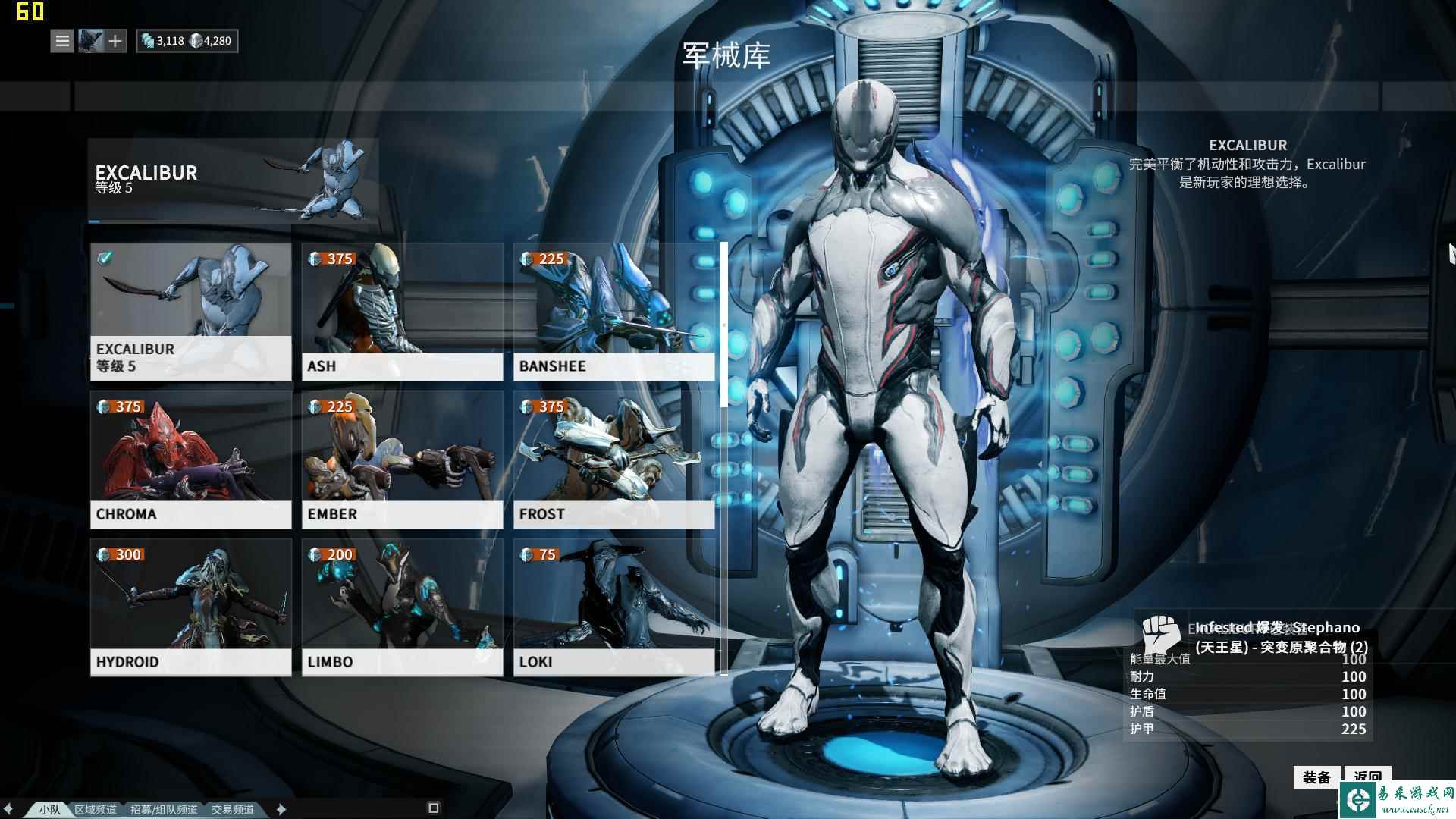1456x819 pixels.
Task: Switch to the 交易频道 chat tab
Action: [235, 809]
